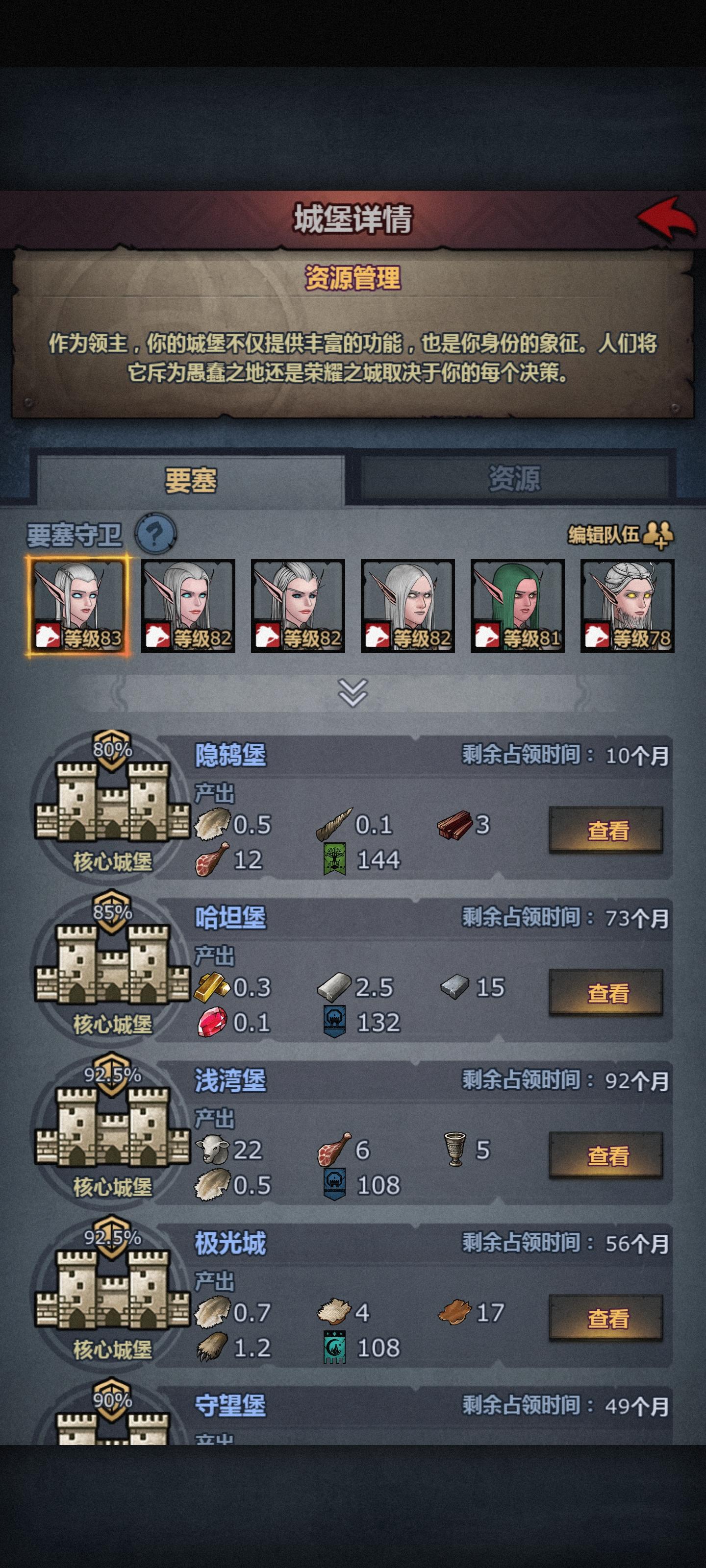
Task: Click the 编辑队伍 add-member icon
Action: [x=658, y=536]
